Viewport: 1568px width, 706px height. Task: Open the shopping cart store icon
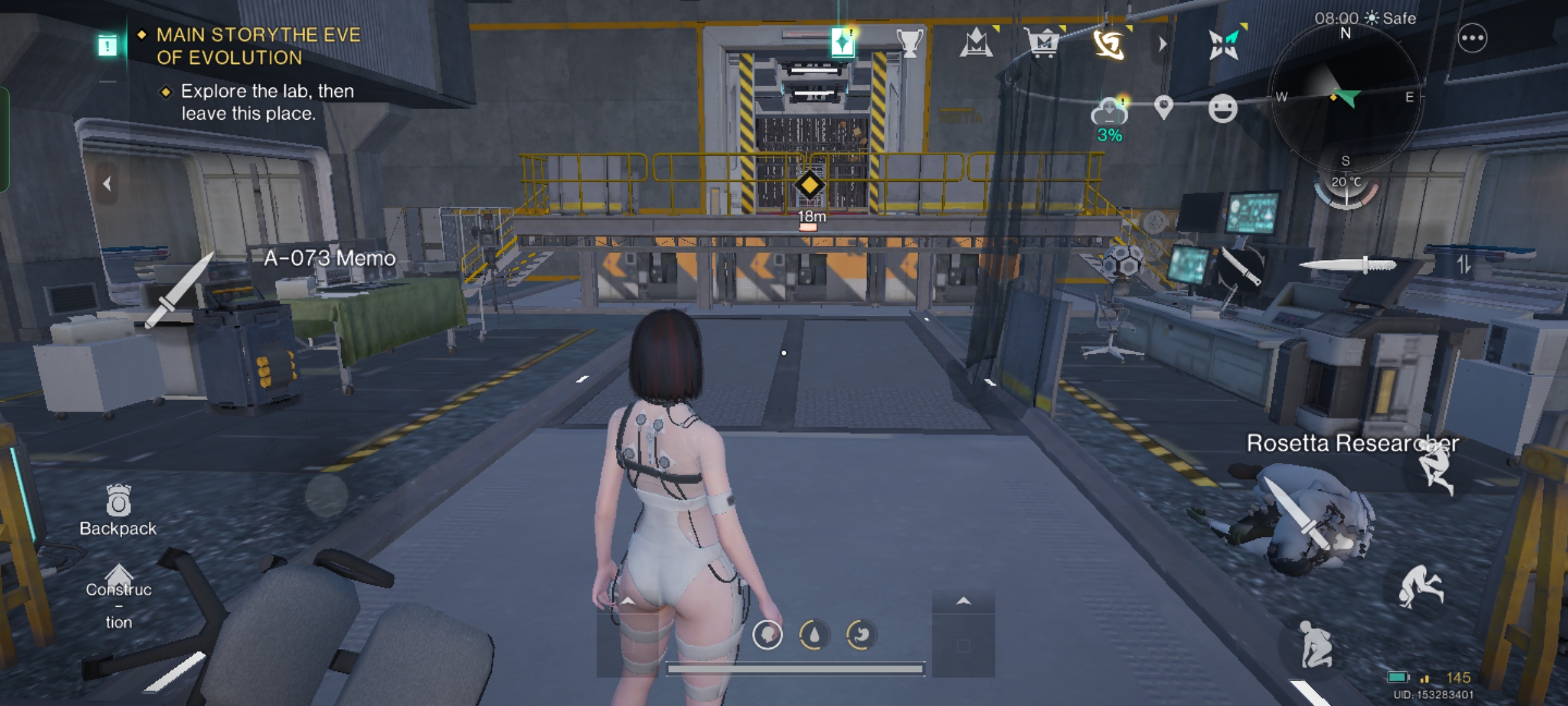(1043, 44)
